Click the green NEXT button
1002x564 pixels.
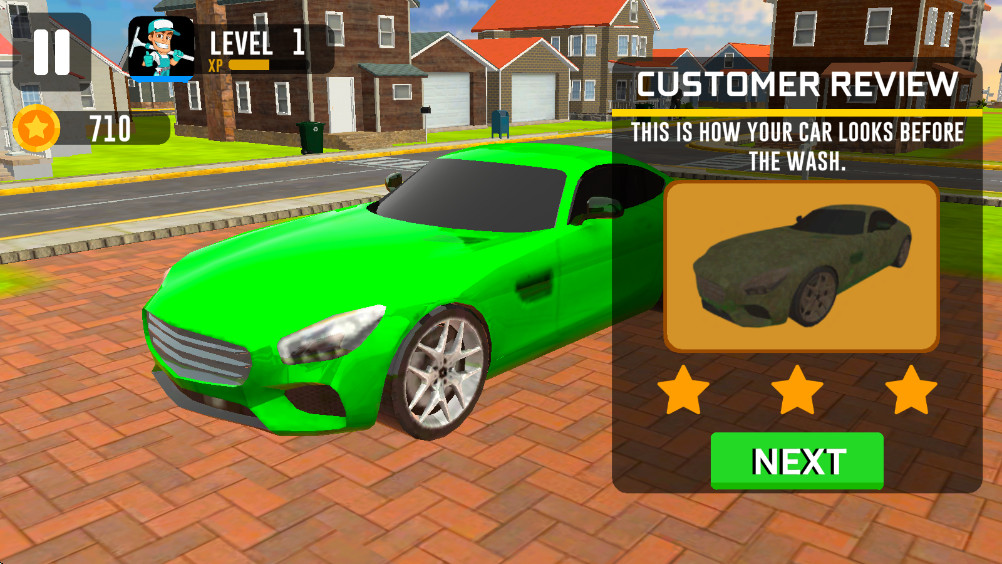point(797,461)
